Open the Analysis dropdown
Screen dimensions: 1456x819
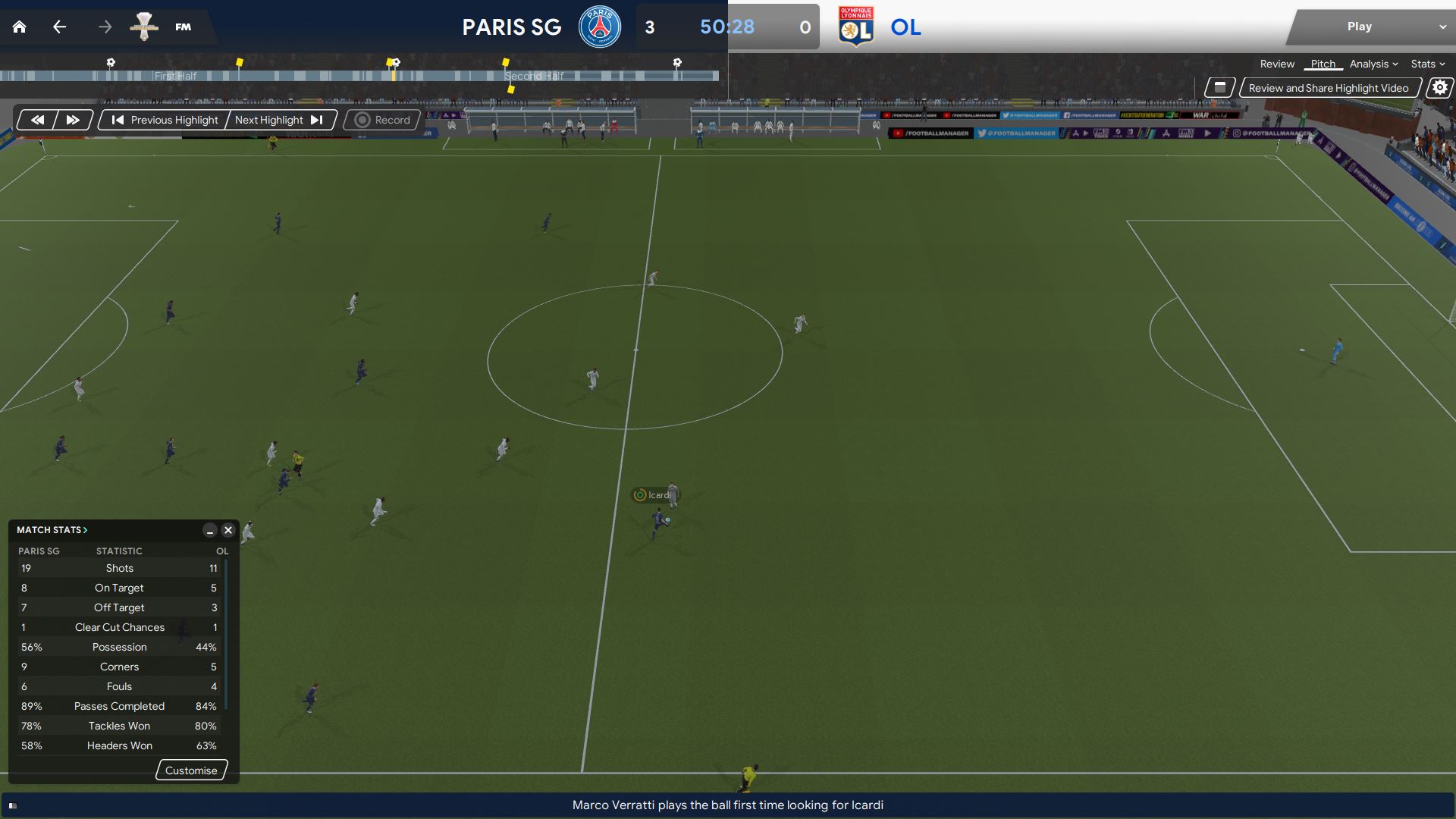[1373, 64]
